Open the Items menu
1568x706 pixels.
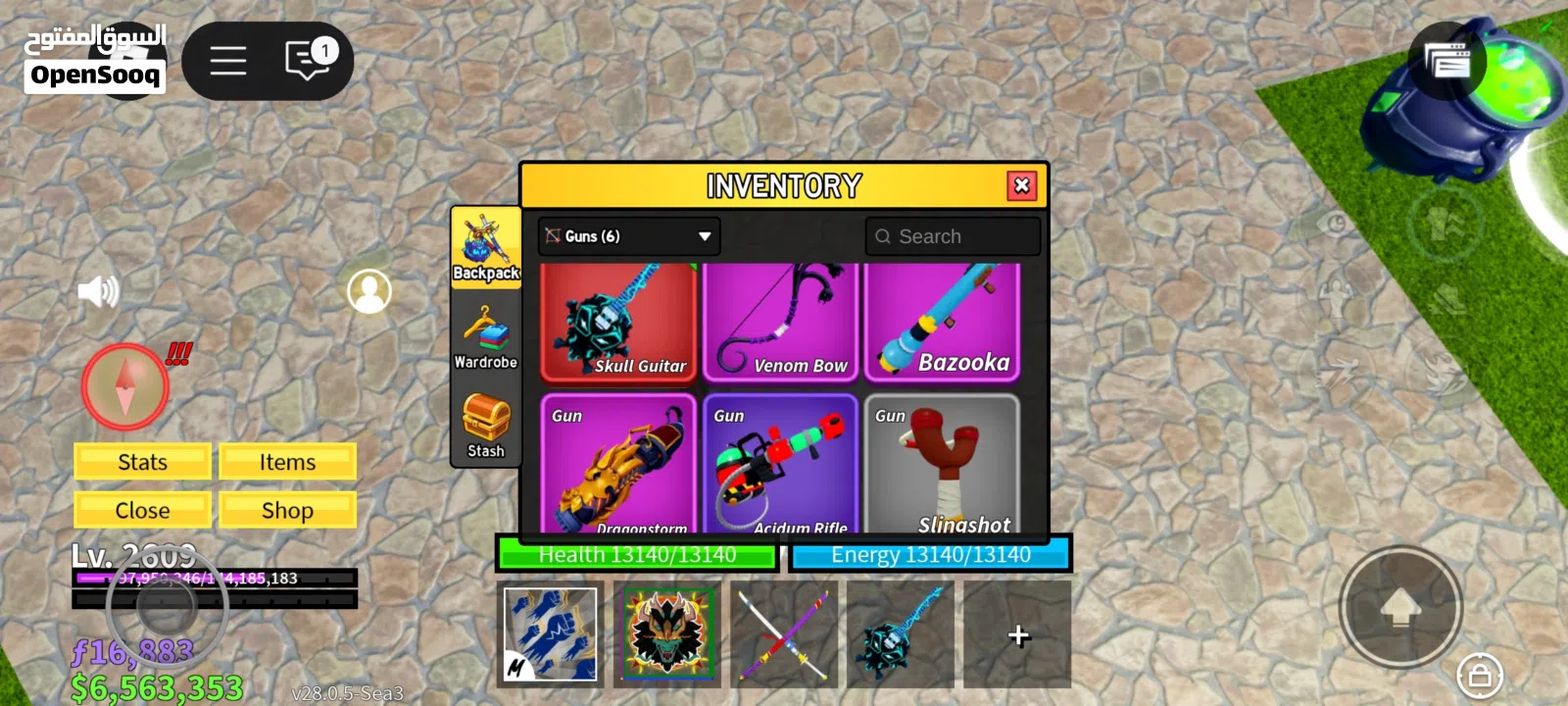[287, 461]
